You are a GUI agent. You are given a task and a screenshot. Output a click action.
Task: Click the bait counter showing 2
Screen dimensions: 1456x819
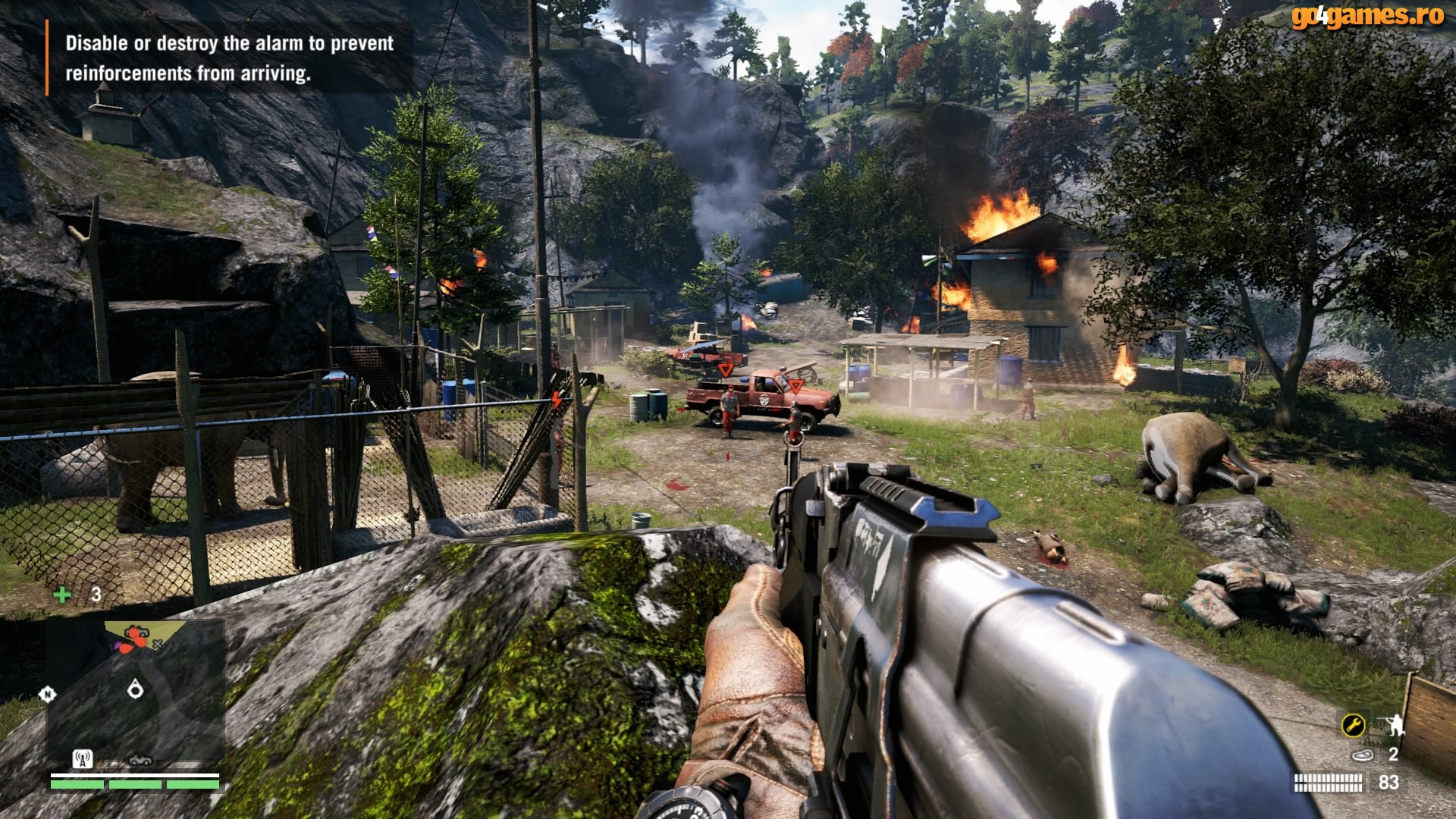(1395, 755)
